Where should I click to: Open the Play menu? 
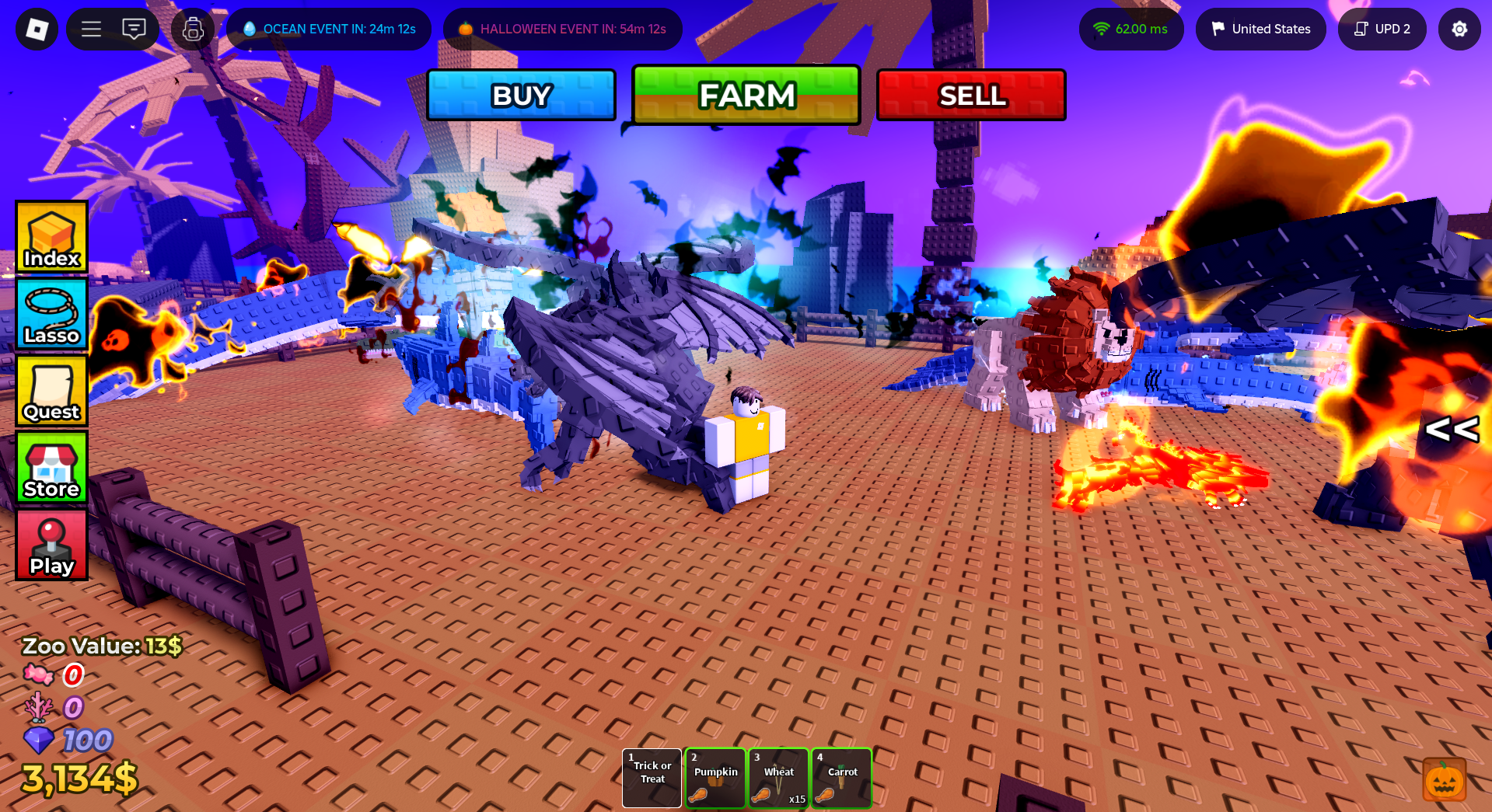[x=51, y=545]
